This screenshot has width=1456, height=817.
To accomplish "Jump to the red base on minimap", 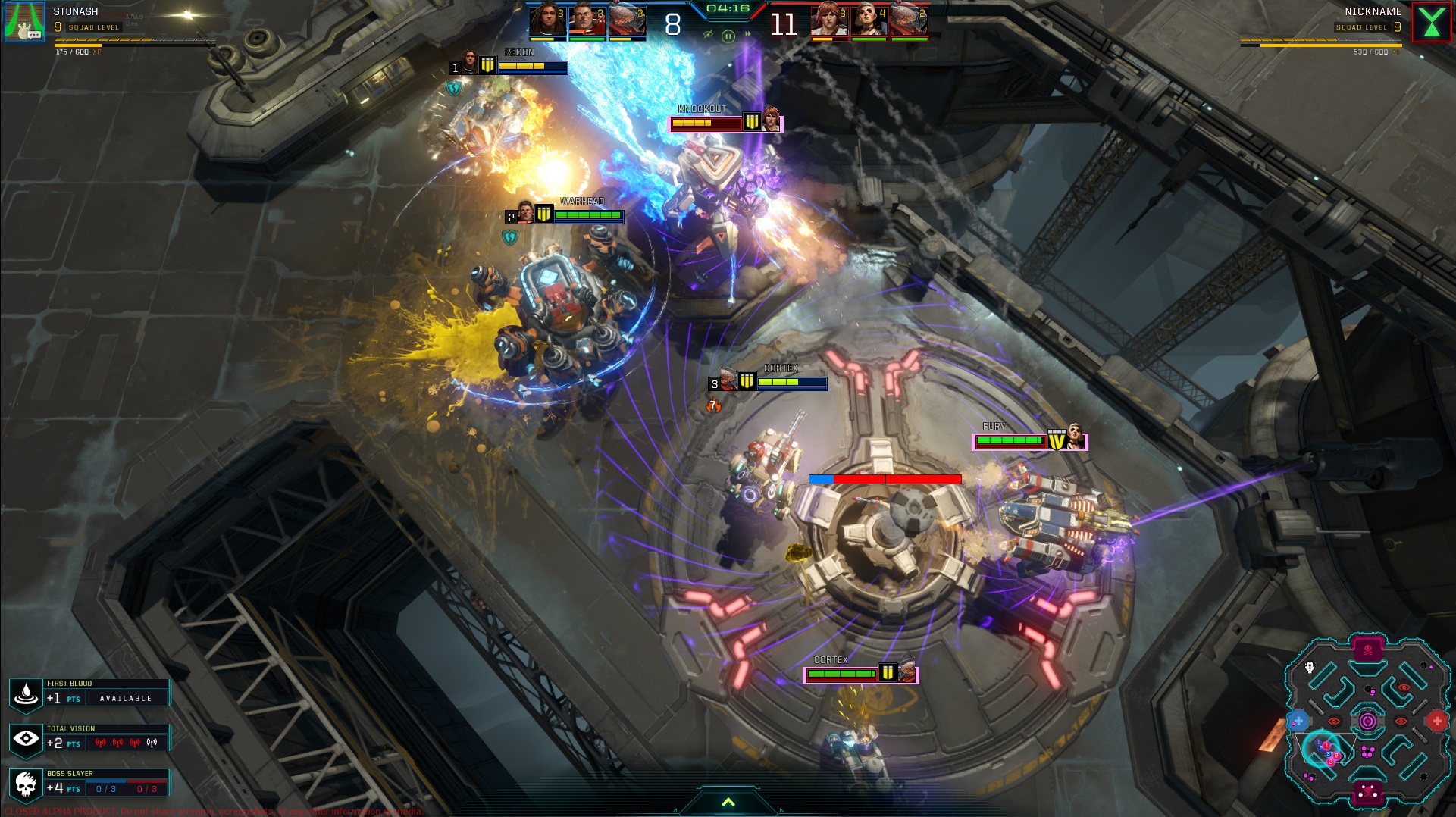I will 1437,721.
